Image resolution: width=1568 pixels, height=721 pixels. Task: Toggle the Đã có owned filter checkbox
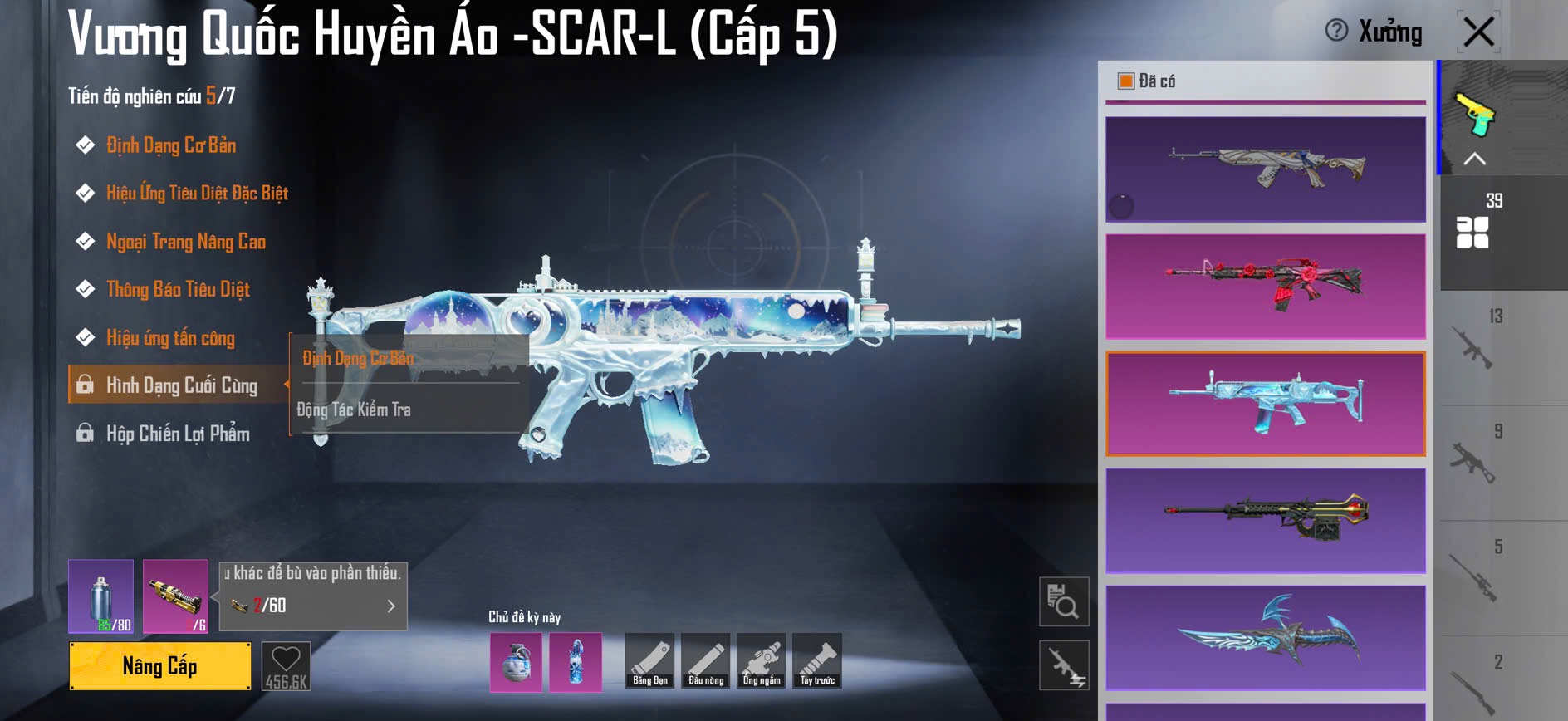pyautogui.click(x=1126, y=81)
